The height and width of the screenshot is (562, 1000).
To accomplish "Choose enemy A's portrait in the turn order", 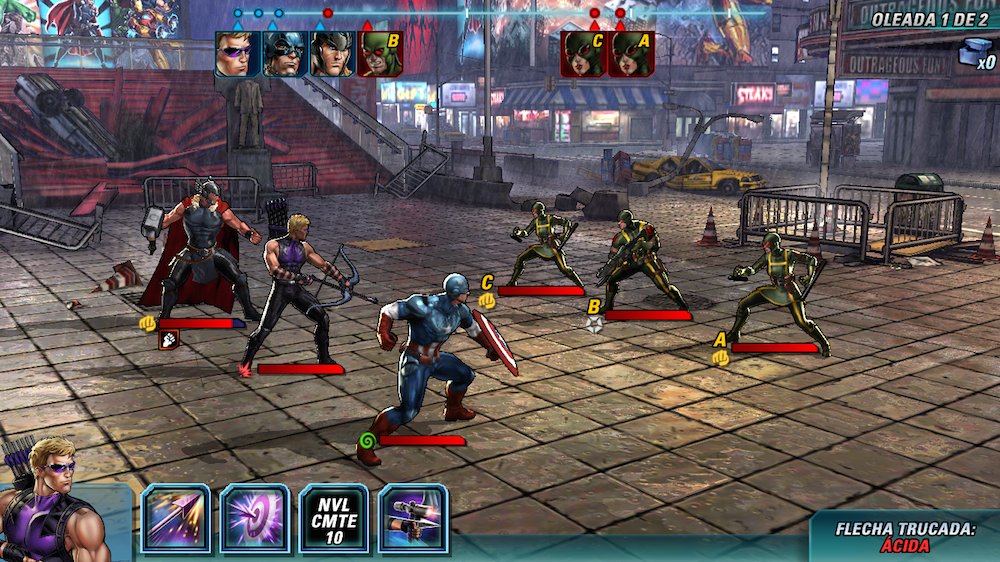I will 632,54.
